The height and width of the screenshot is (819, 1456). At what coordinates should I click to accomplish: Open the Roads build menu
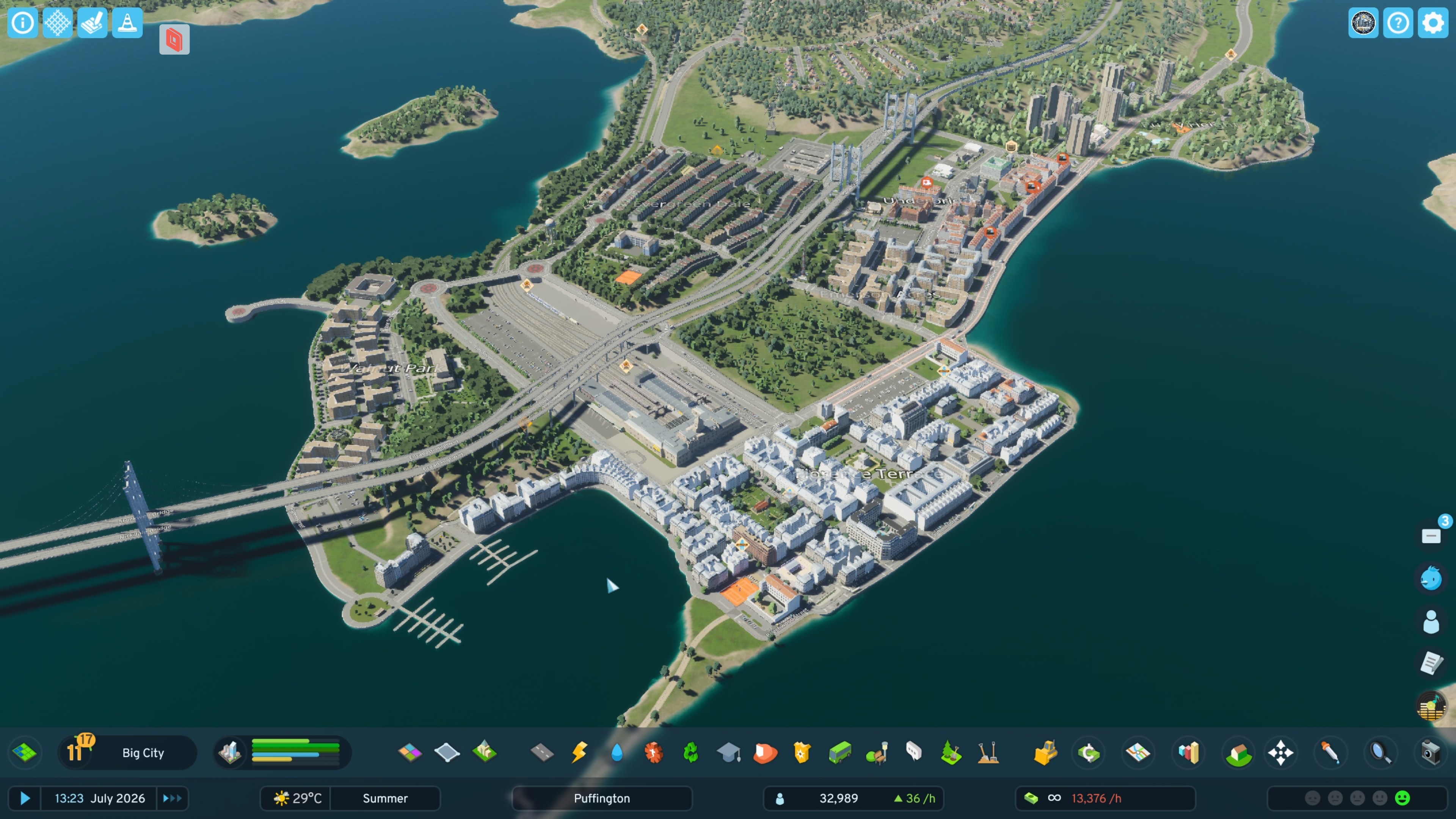click(x=542, y=752)
